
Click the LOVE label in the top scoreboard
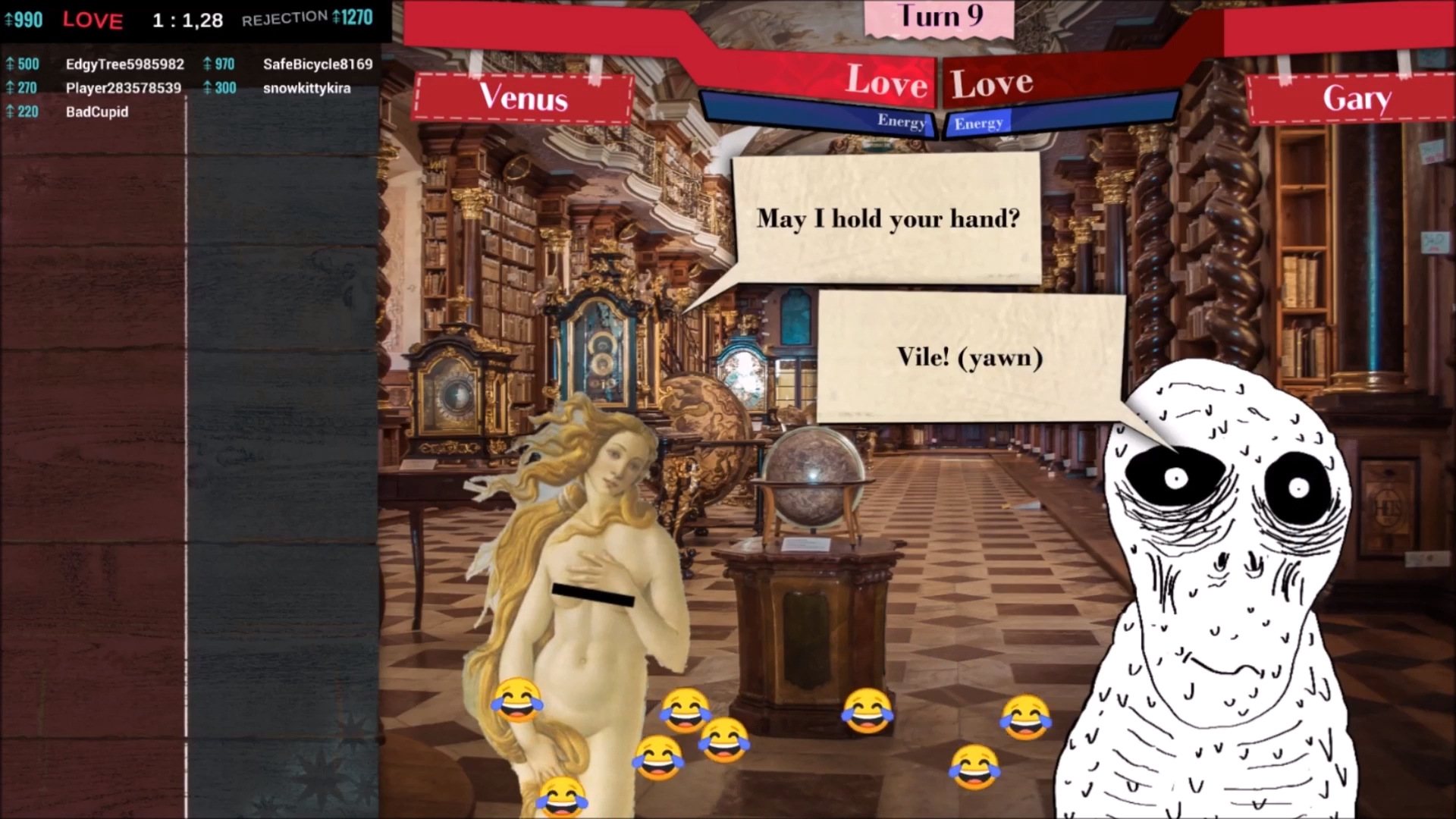point(93,20)
